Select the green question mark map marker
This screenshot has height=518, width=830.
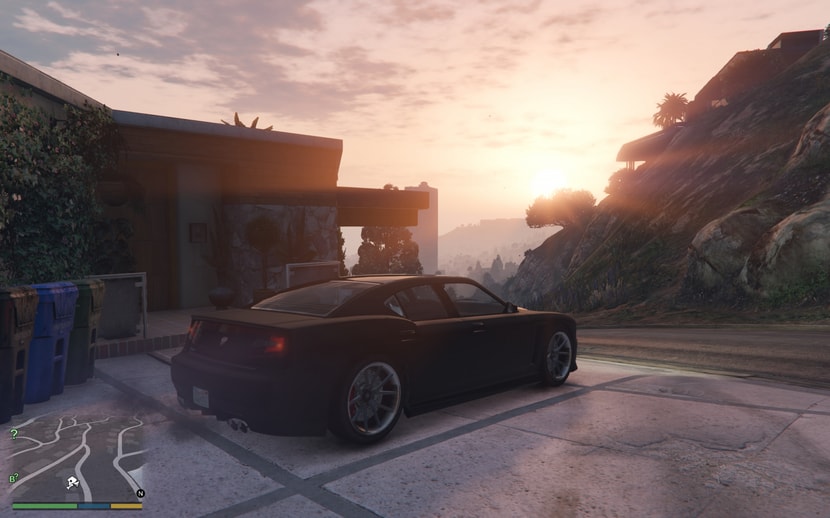click(13, 434)
